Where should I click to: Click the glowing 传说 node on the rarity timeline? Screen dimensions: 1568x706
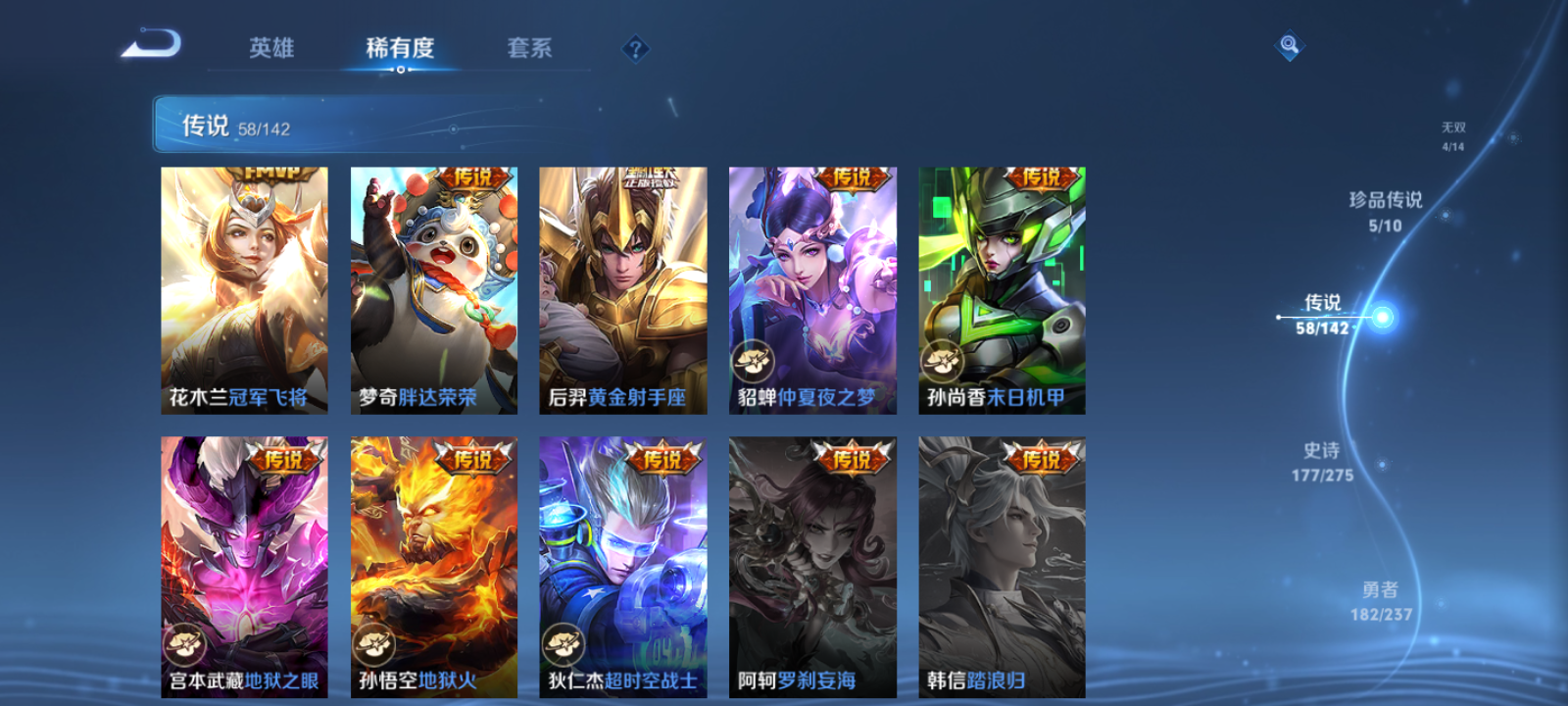tap(1382, 317)
